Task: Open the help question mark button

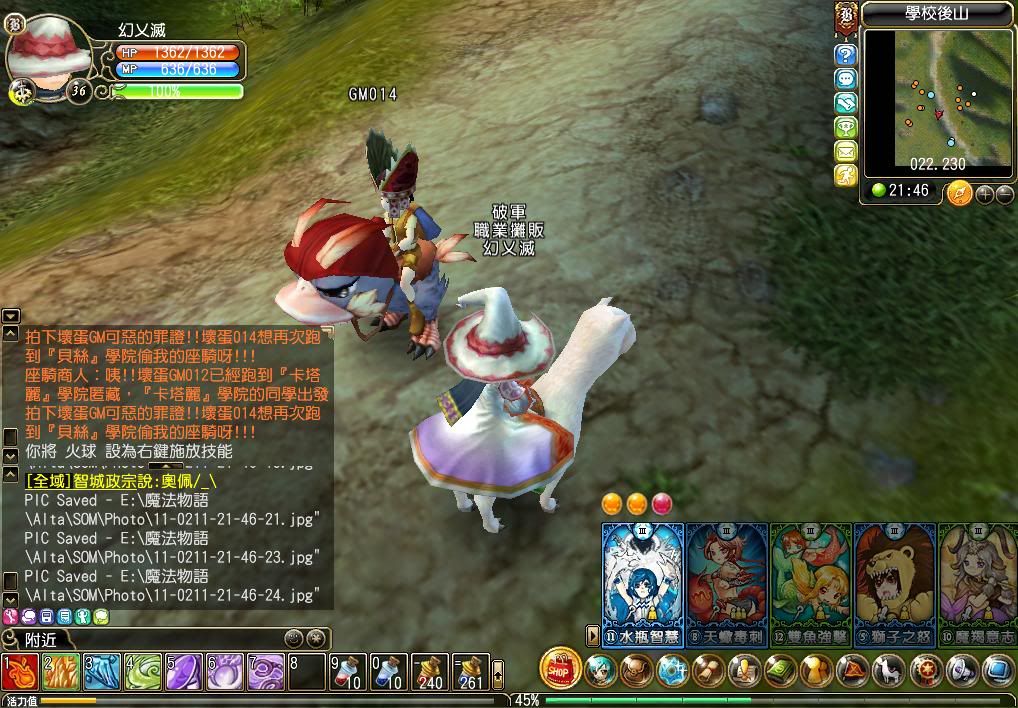Action: (x=846, y=55)
